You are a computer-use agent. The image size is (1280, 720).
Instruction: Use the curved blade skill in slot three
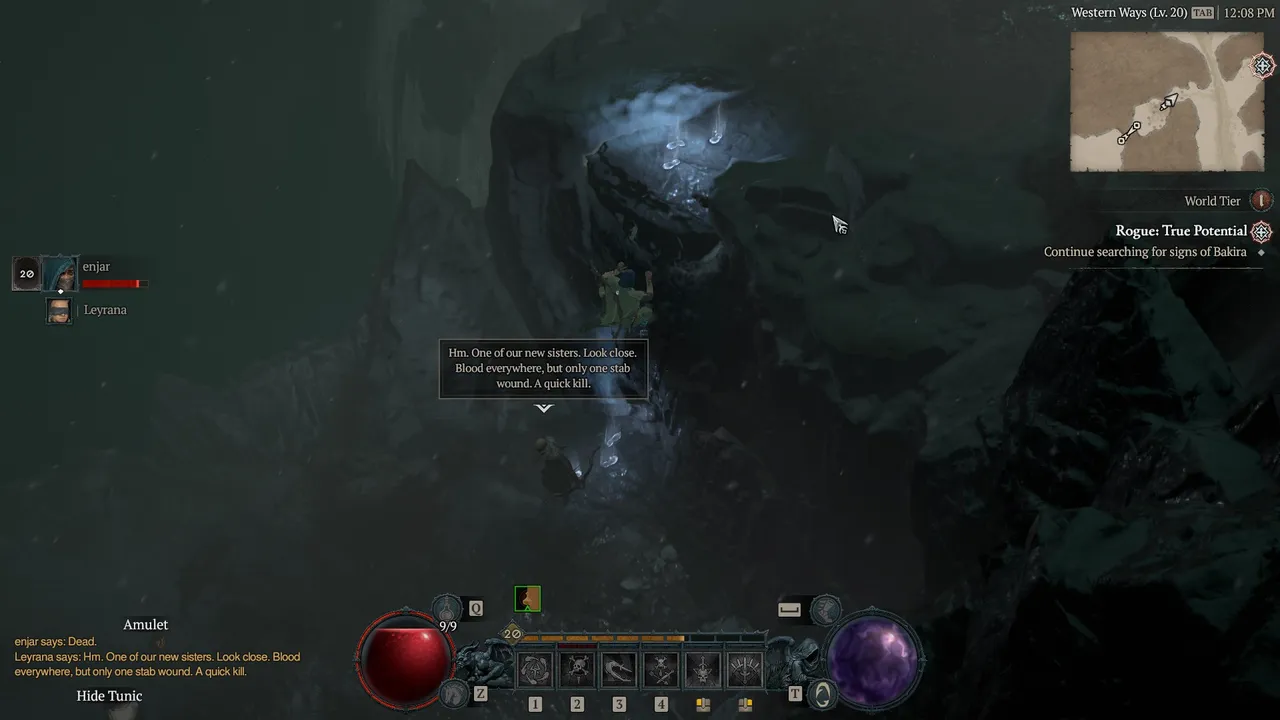(619, 670)
